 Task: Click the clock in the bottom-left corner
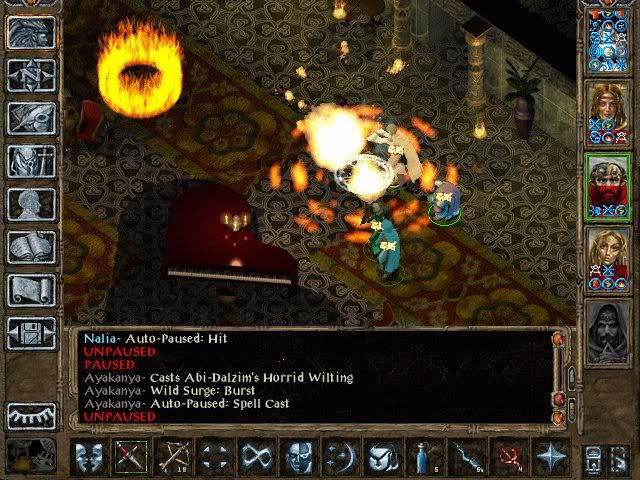[x=30, y=455]
